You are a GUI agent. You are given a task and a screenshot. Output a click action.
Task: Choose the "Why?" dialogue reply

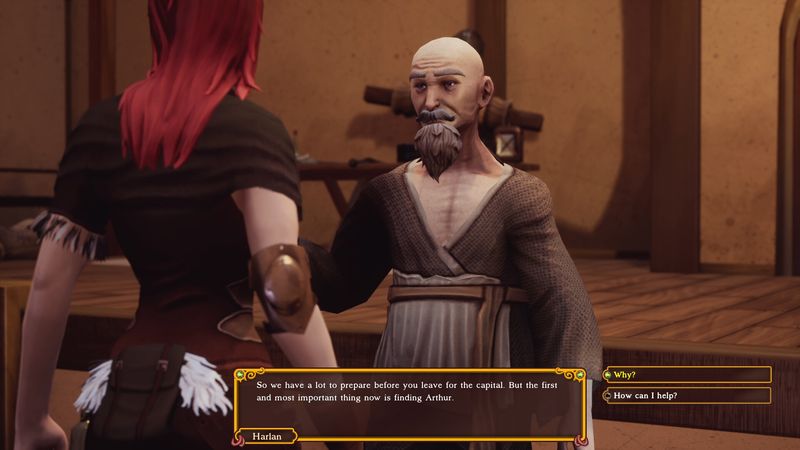688,375
